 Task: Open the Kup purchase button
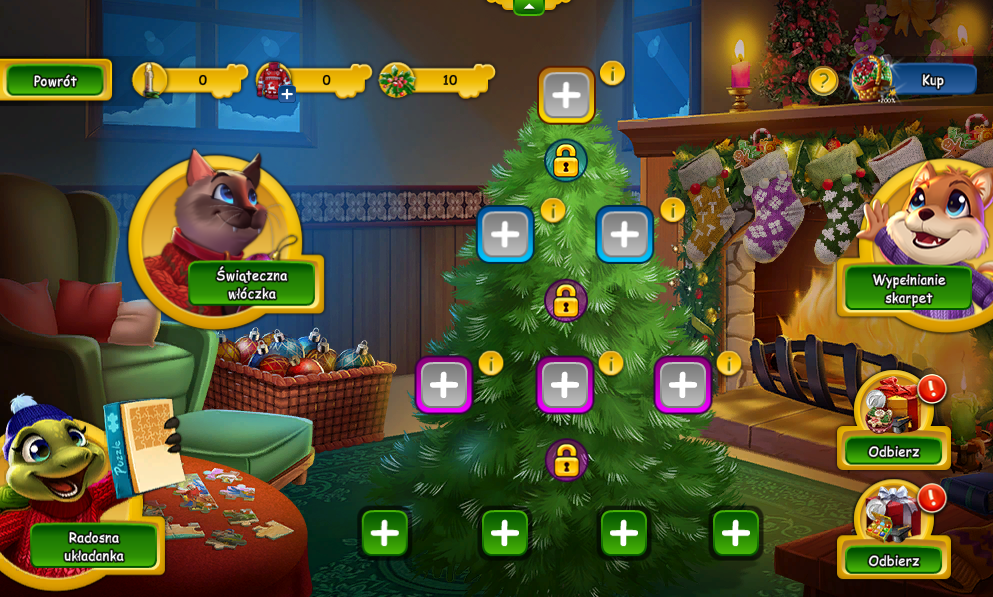pos(932,80)
